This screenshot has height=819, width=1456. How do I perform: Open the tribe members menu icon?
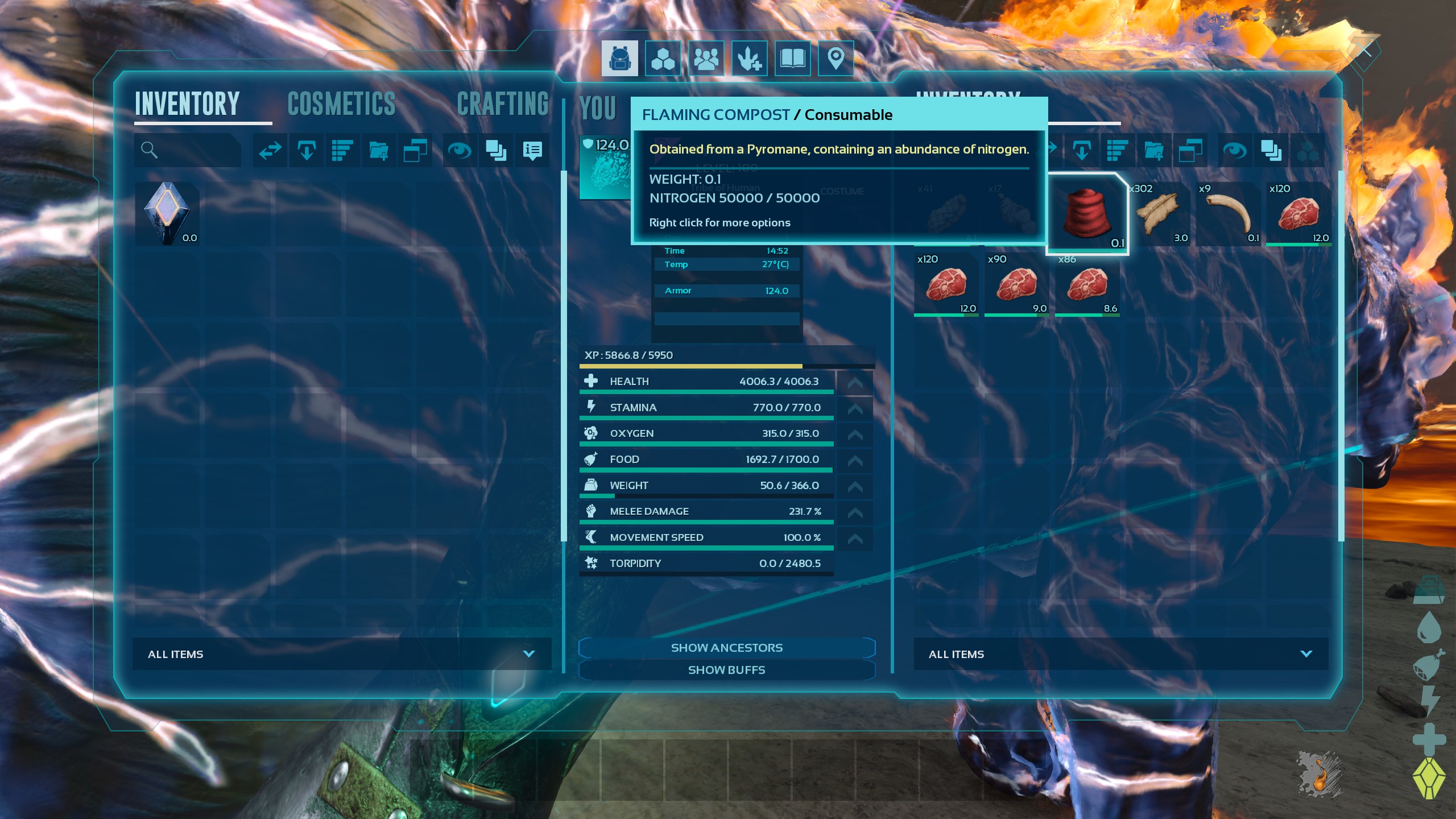pyautogui.click(x=706, y=59)
